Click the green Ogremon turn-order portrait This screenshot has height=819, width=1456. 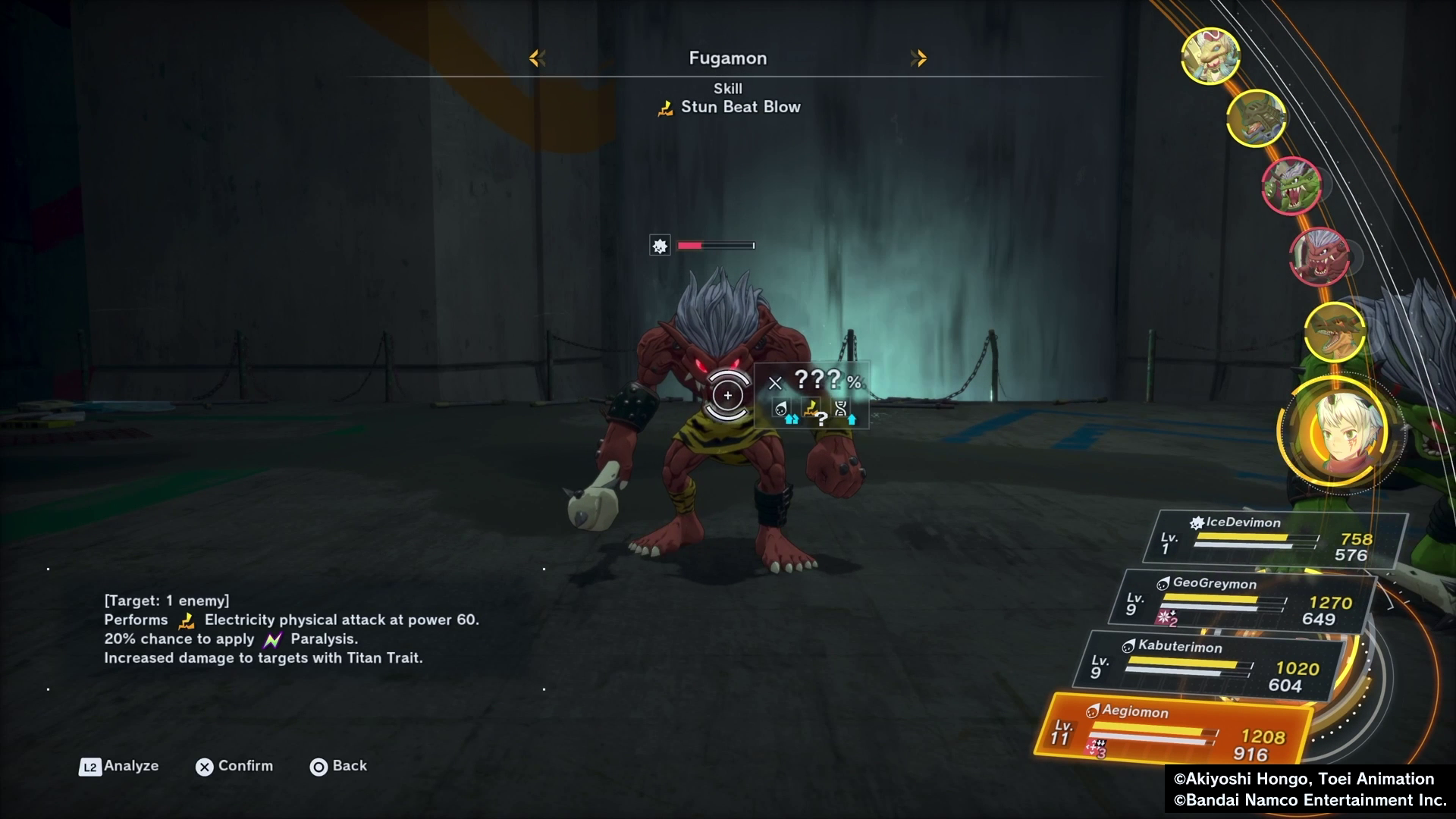tap(1291, 185)
